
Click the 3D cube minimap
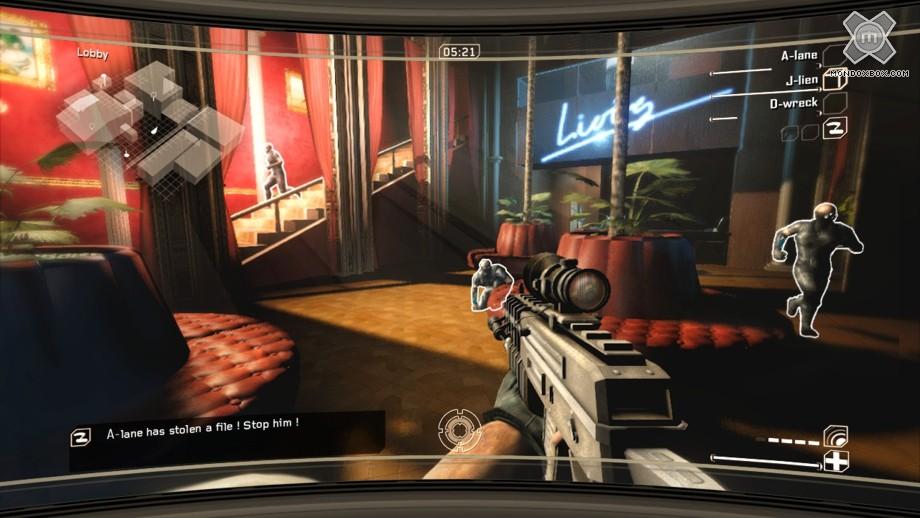point(148,123)
